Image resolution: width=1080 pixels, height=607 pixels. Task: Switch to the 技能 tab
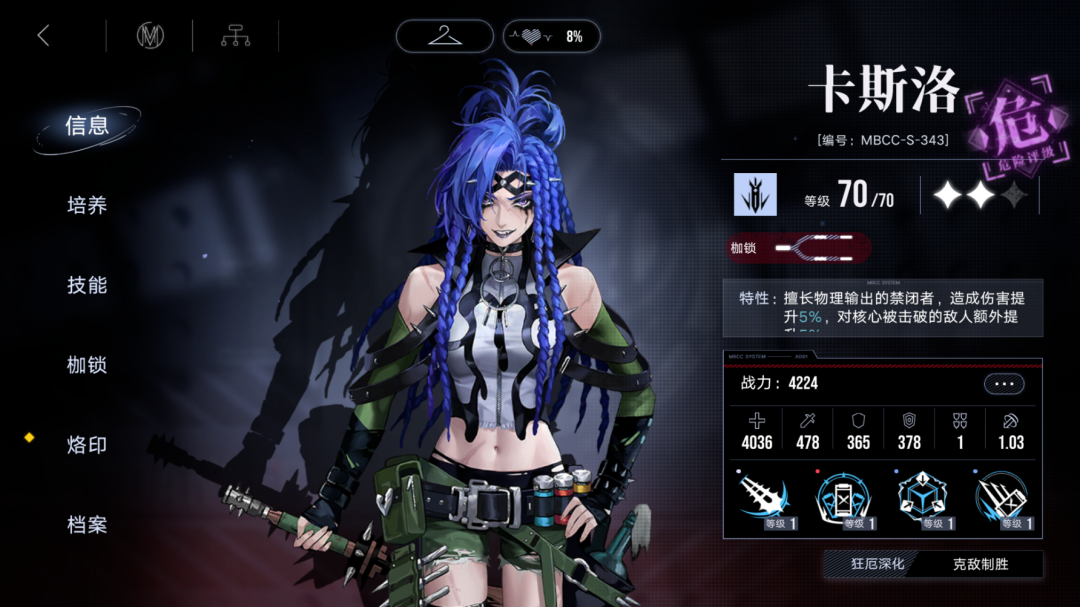point(87,286)
